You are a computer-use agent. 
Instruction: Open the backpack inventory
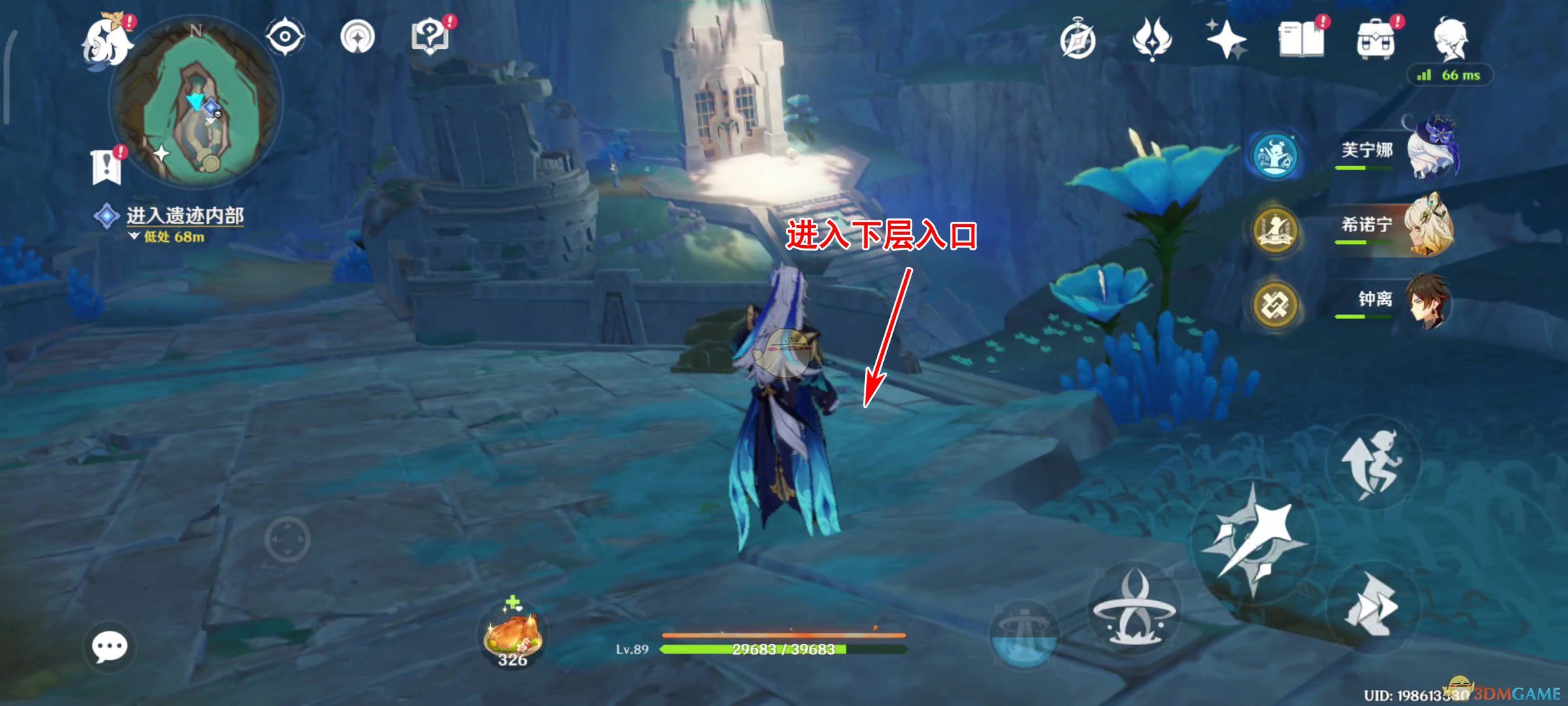coord(1375,41)
